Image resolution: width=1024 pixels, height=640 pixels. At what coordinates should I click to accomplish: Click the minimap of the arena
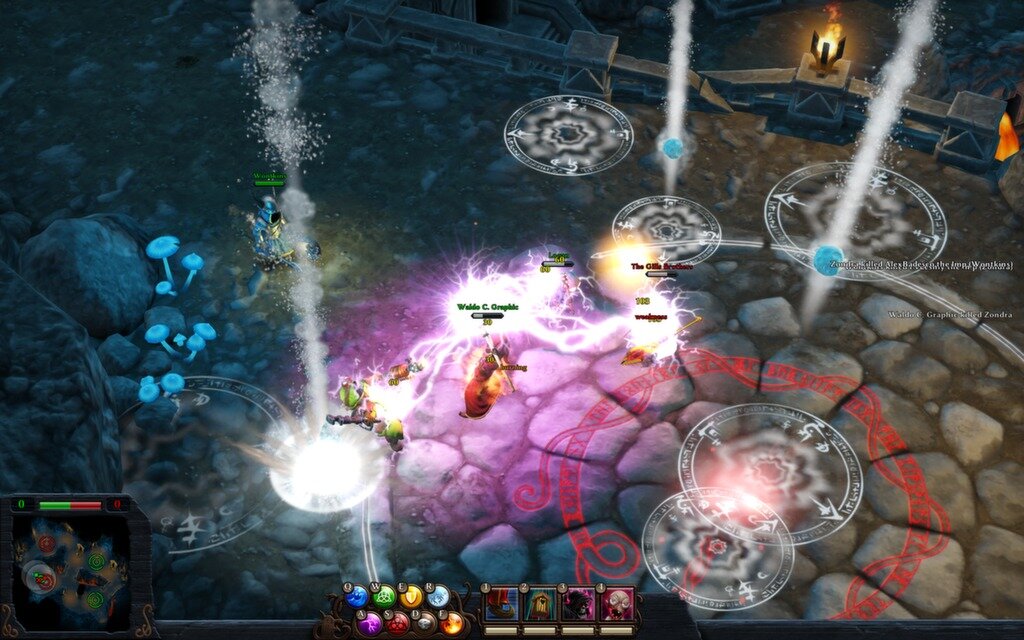click(70, 570)
